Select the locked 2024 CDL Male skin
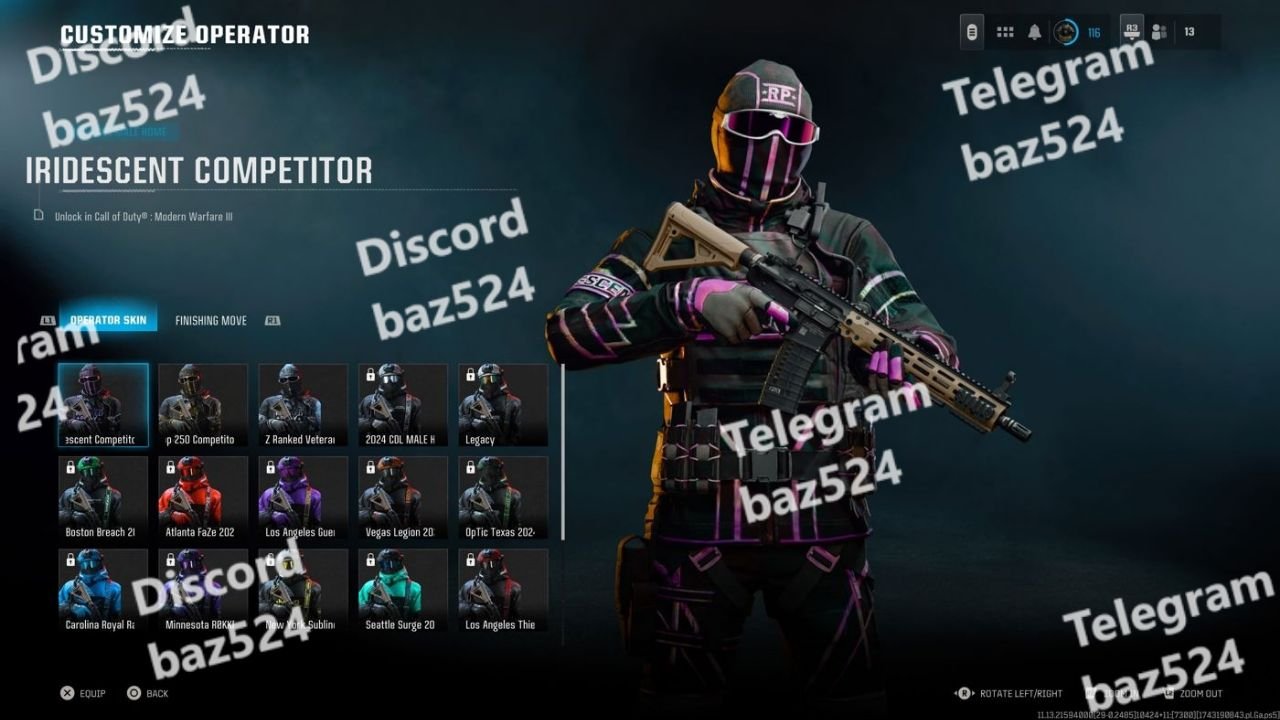The height and width of the screenshot is (720, 1280). pyautogui.click(x=403, y=404)
